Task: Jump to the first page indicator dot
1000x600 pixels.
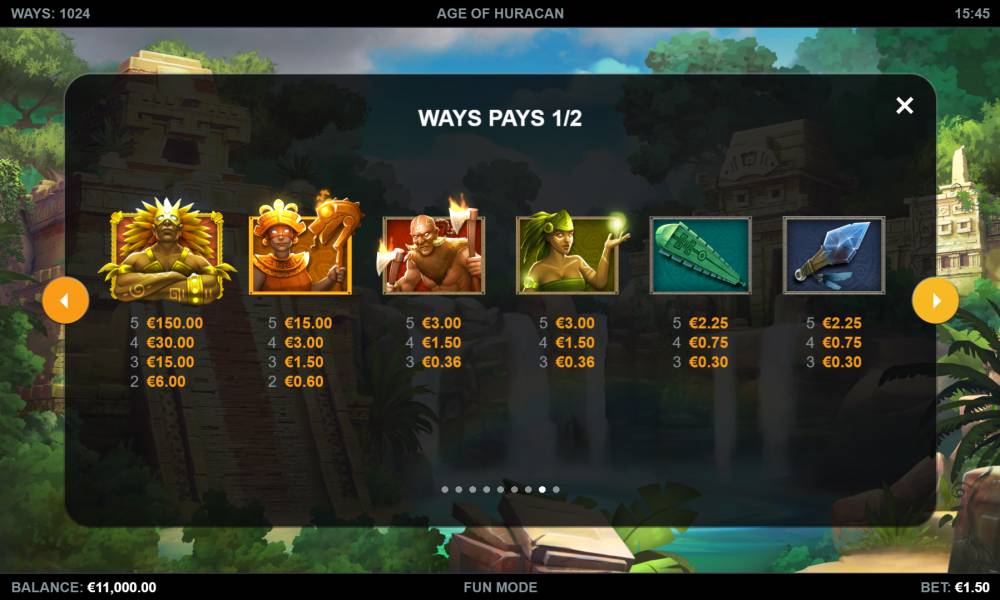Action: (444, 490)
